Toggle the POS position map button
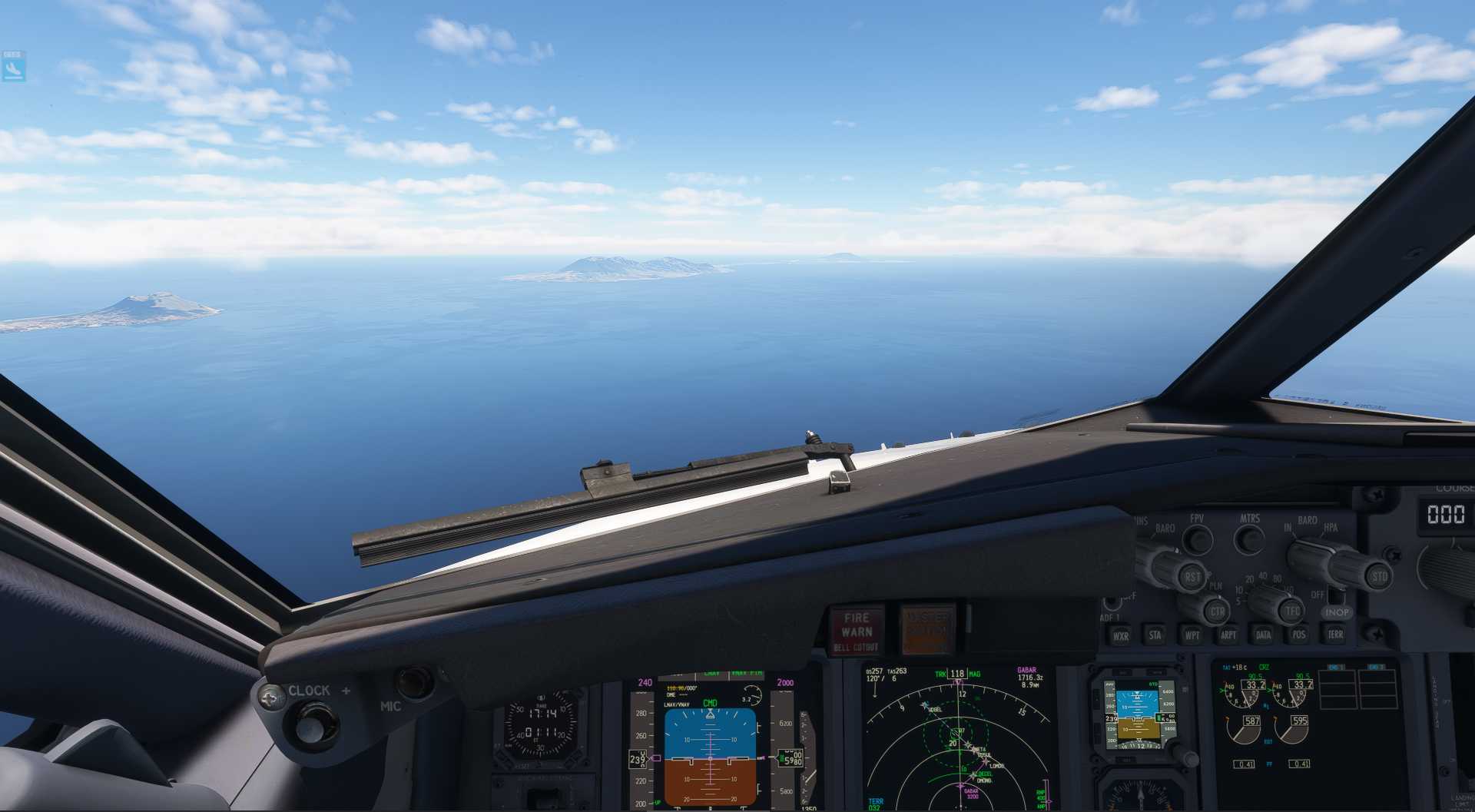 (x=1299, y=635)
